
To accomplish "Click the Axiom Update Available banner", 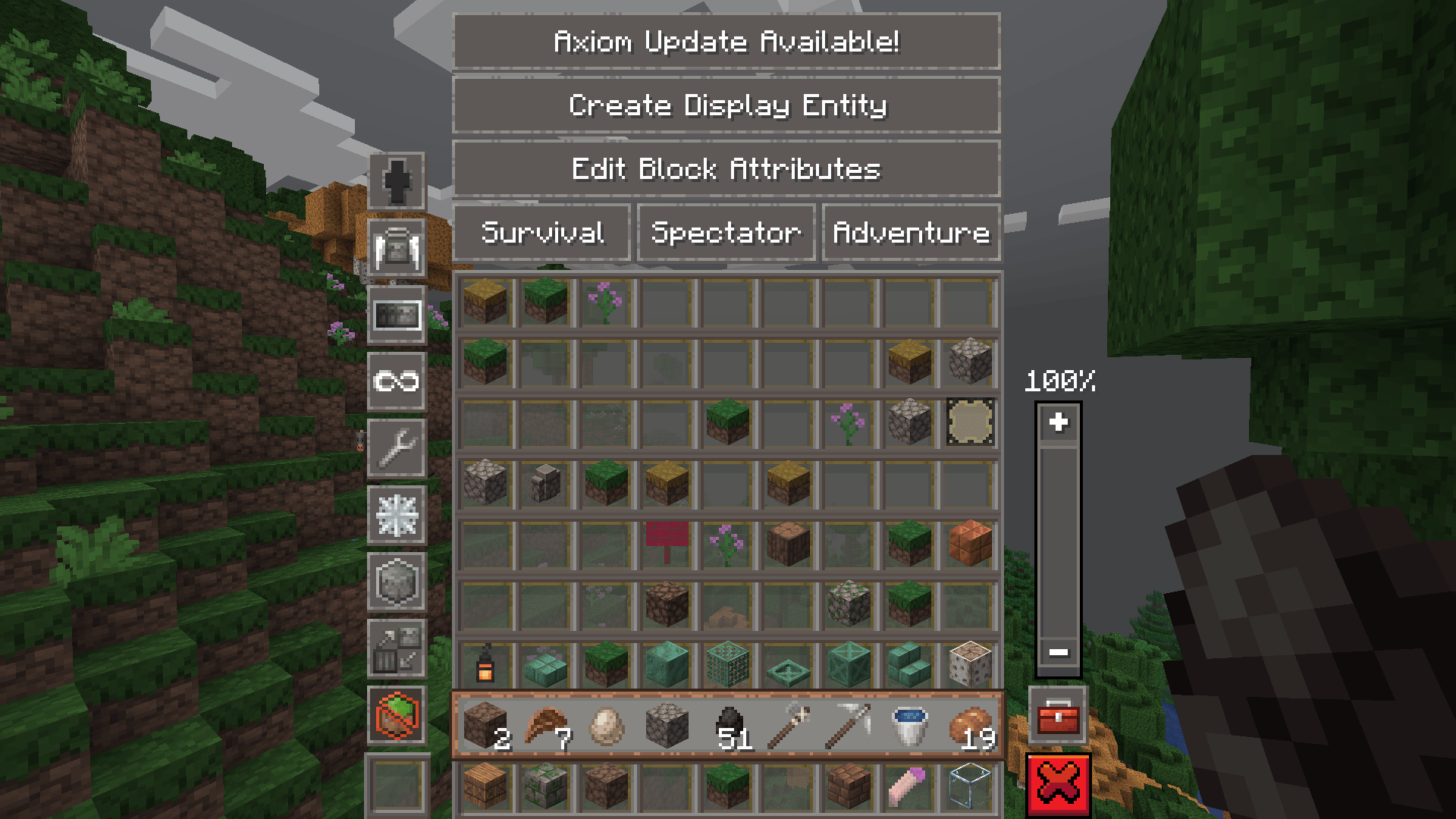I will click(x=726, y=42).
